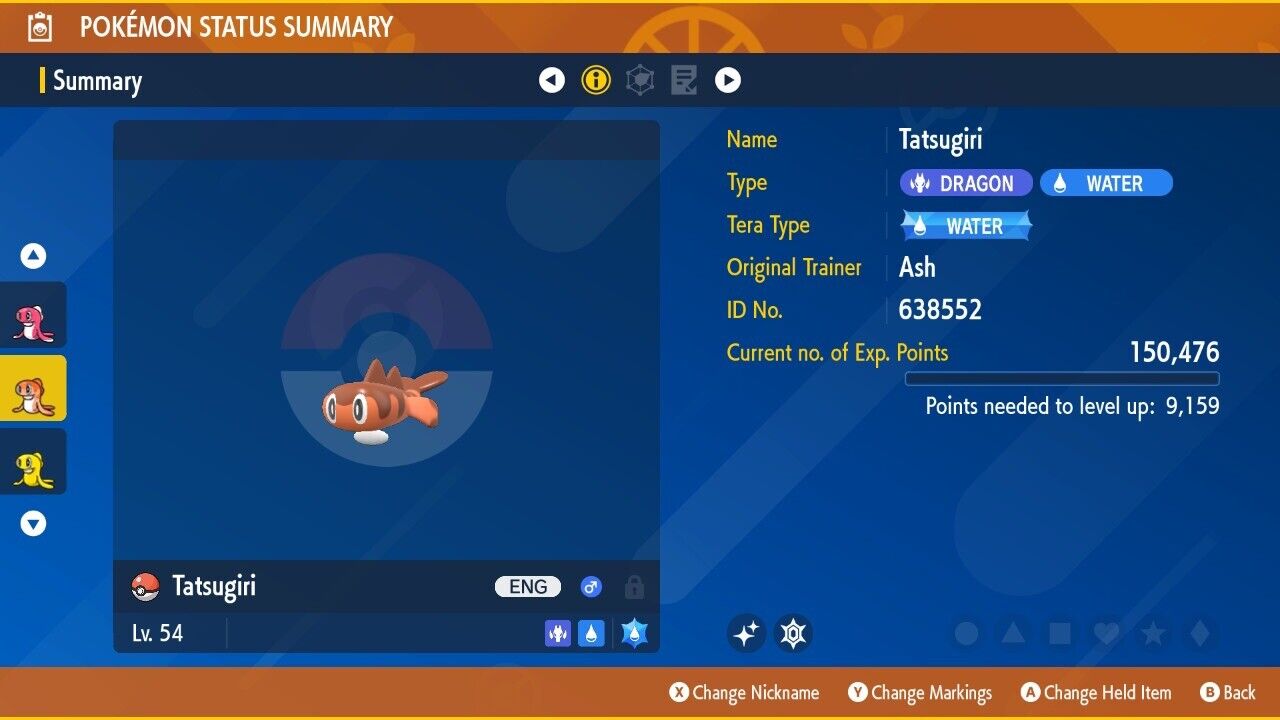Select the orange Tatsugiri thumbnail
The image size is (1280, 720).
point(33,388)
